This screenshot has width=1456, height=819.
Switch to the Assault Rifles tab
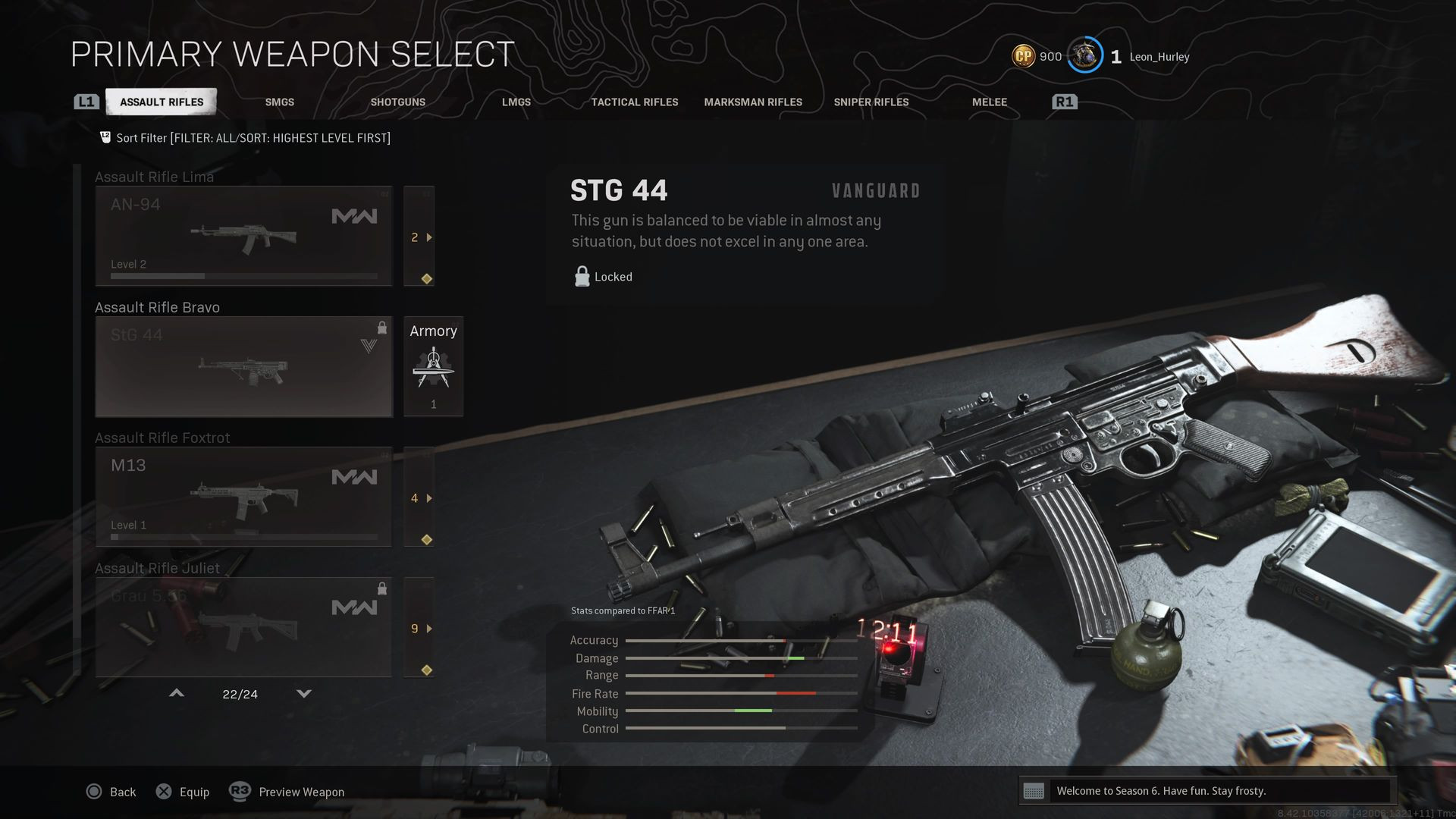(x=161, y=102)
